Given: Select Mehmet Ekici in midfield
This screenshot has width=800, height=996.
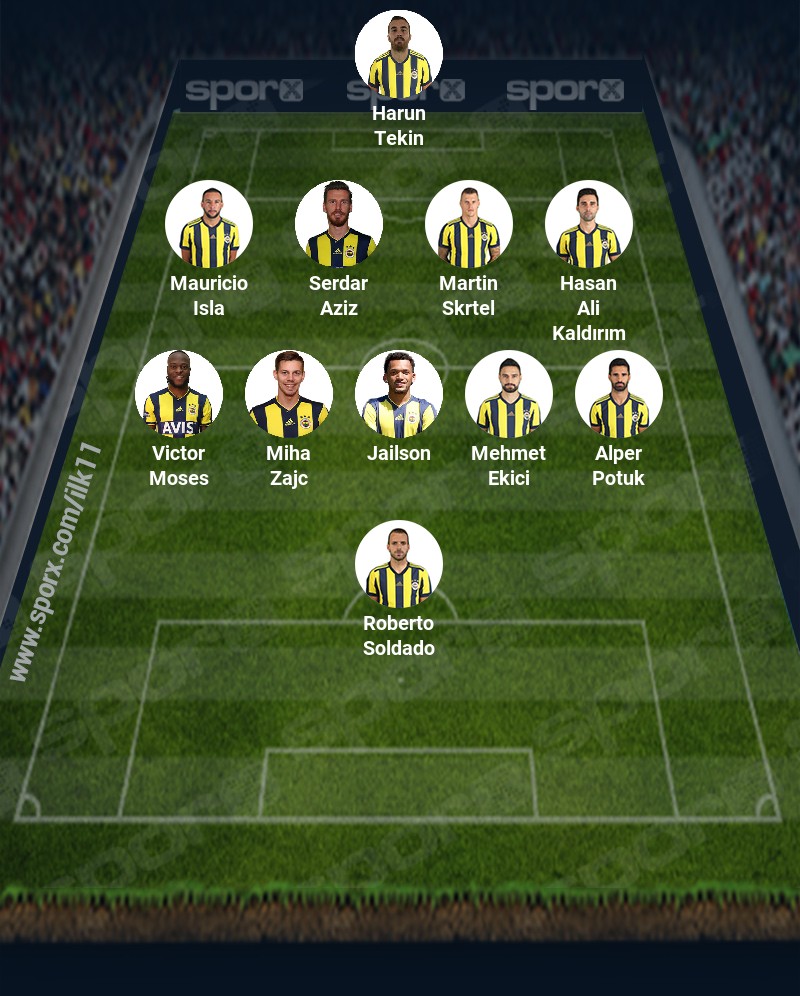Looking at the screenshot, I should [509, 394].
